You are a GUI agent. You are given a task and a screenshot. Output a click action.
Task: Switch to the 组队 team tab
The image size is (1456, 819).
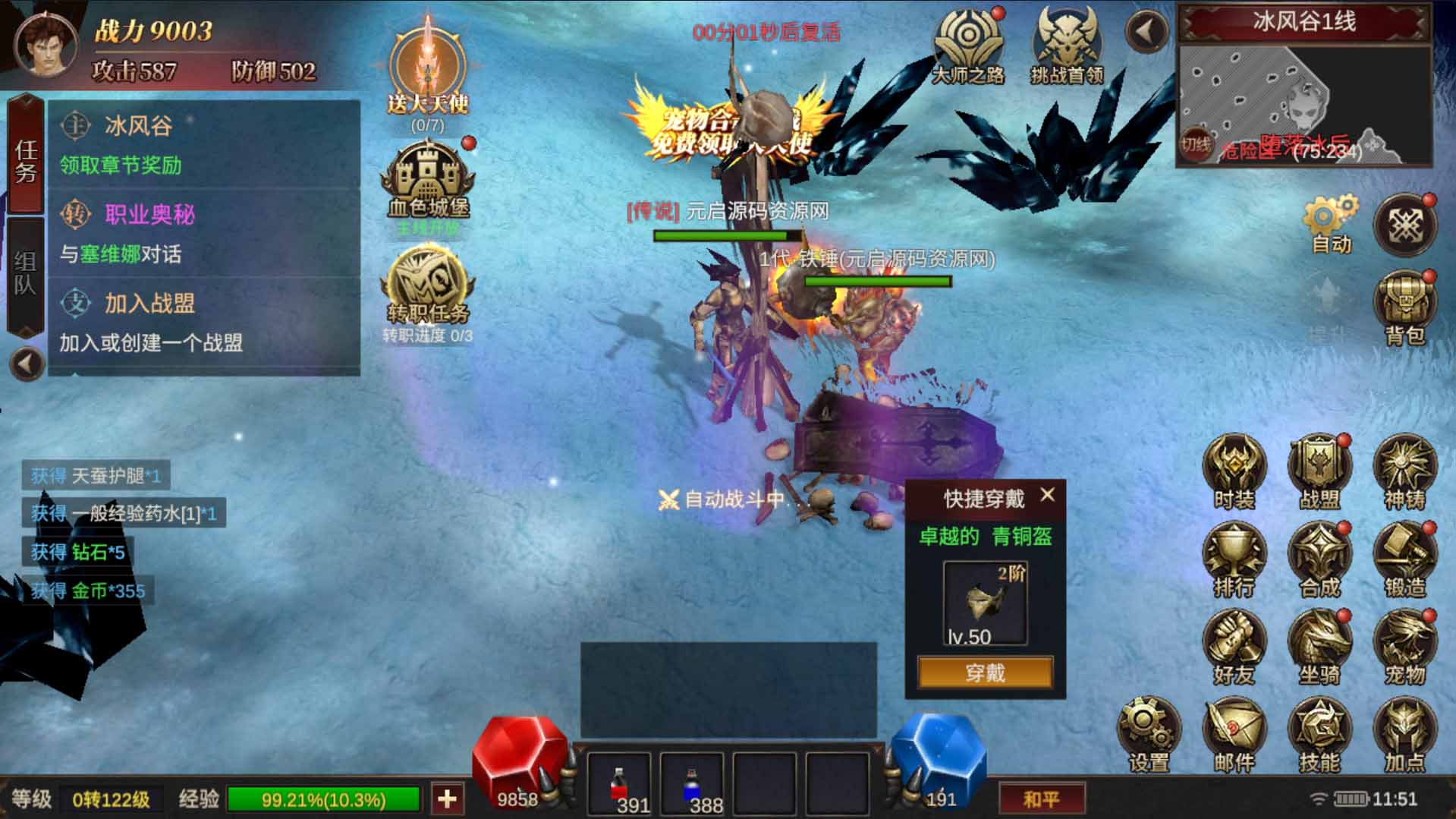click(x=26, y=275)
